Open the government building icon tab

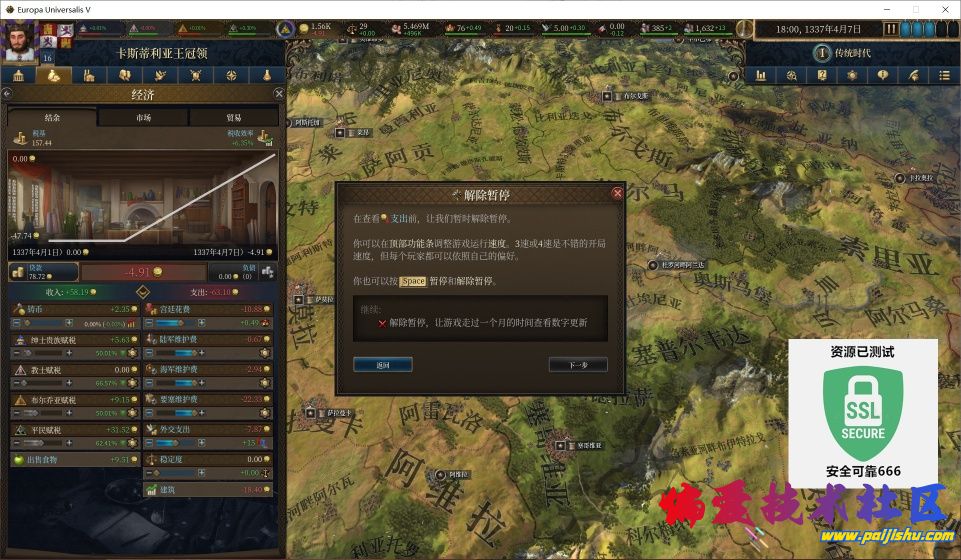[x=18, y=75]
